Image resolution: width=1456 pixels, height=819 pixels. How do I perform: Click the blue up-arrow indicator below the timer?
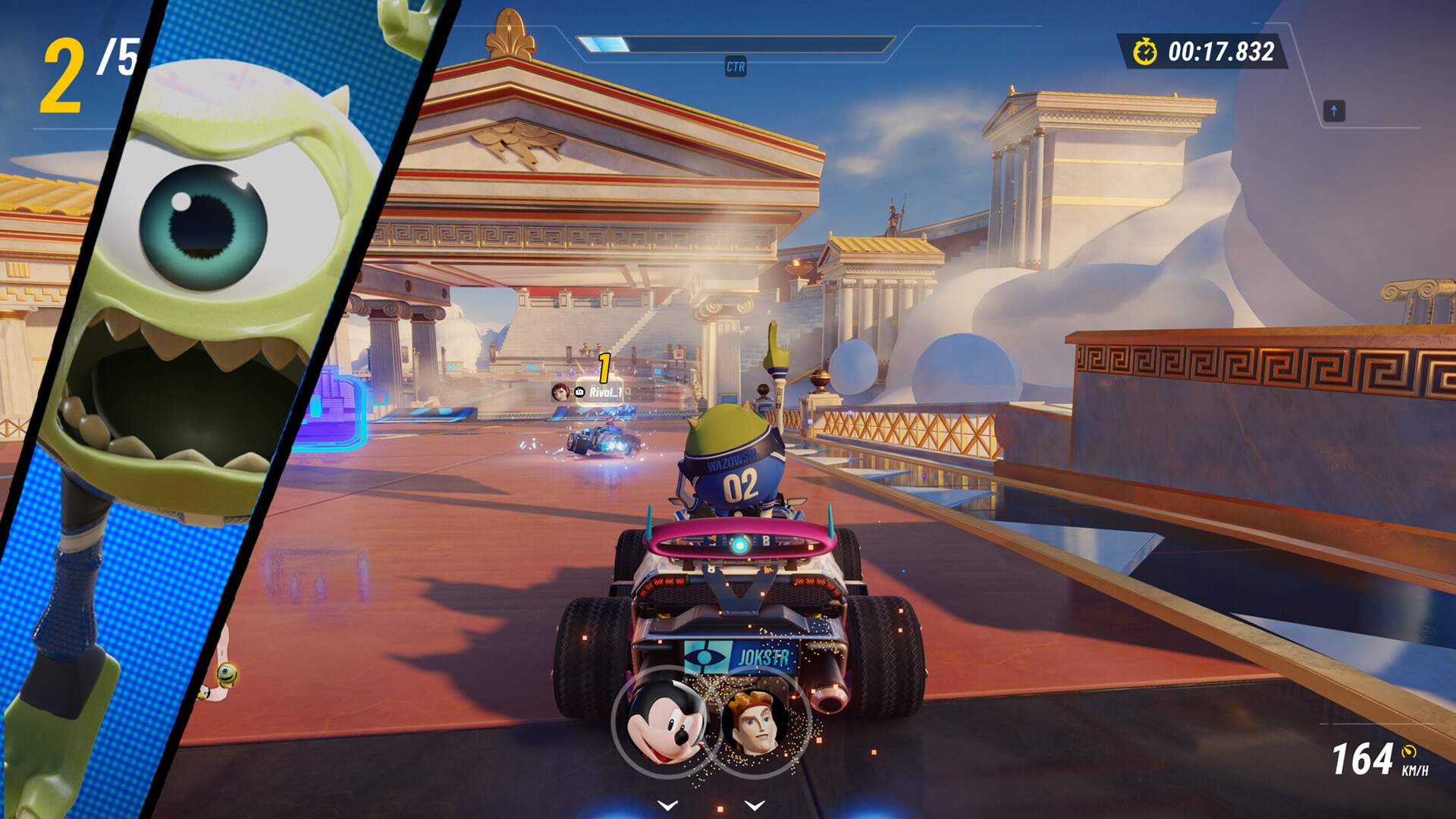click(1332, 111)
